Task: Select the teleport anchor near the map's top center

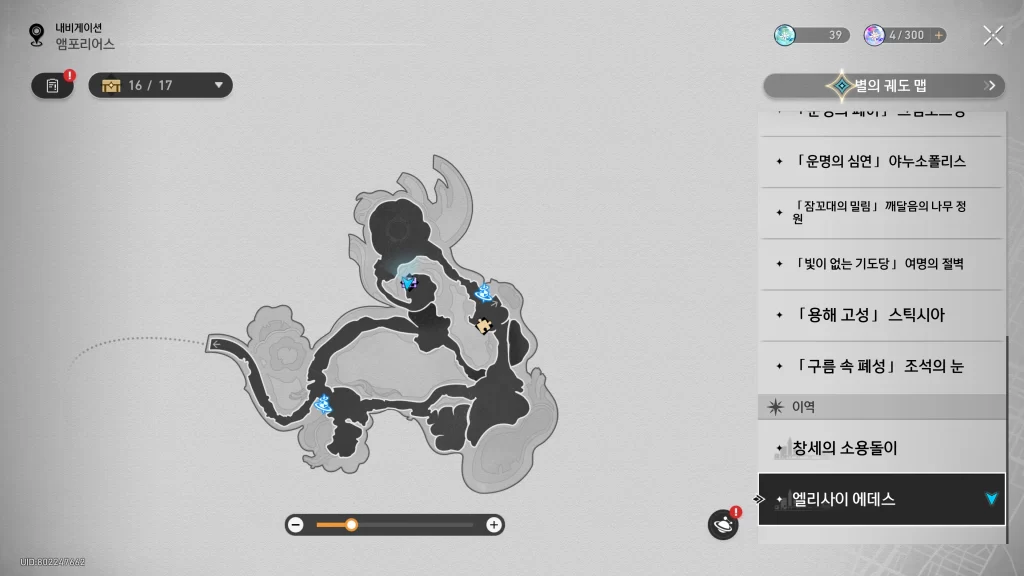Action: [x=408, y=282]
